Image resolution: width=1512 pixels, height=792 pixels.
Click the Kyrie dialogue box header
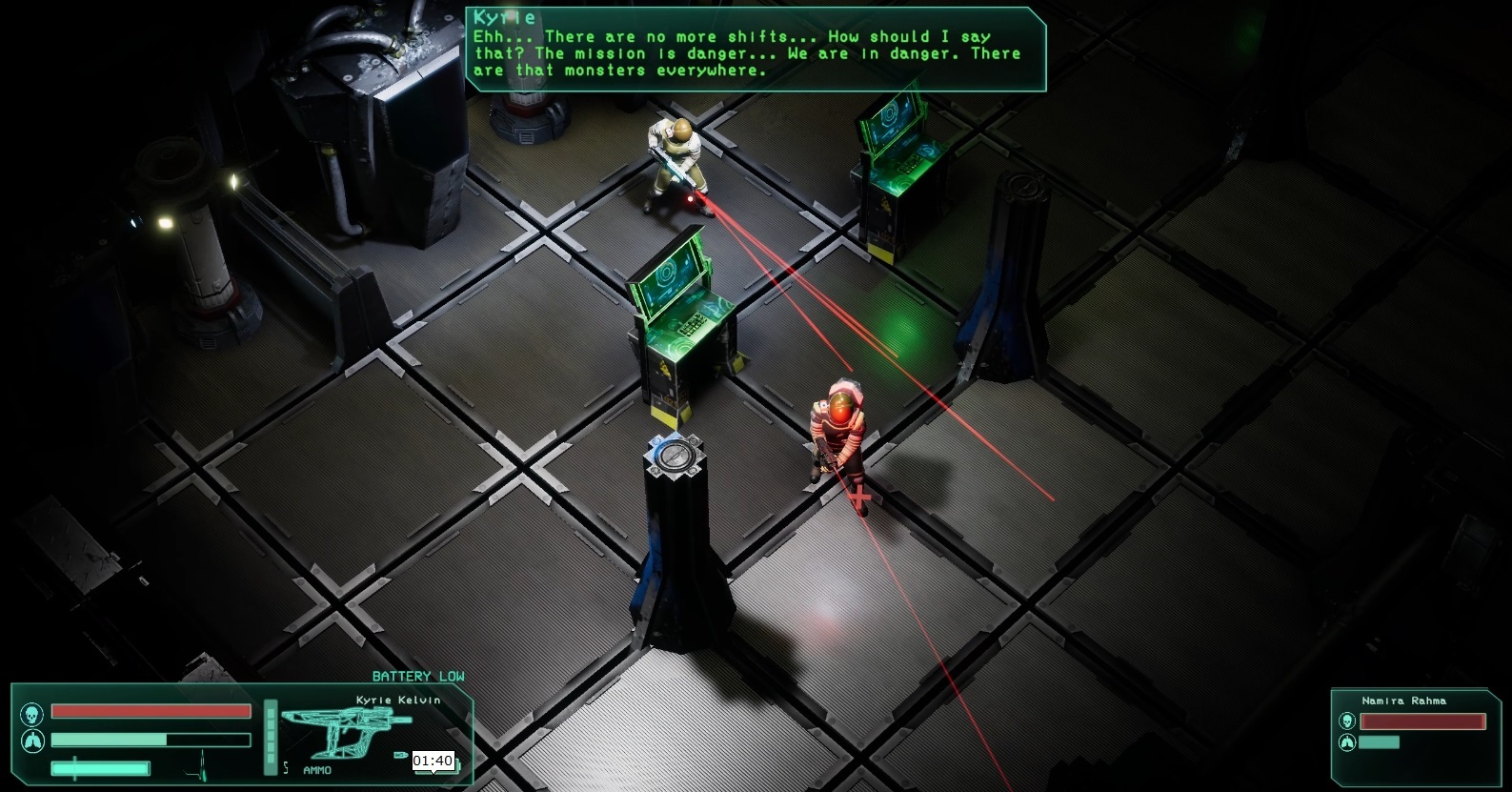click(x=502, y=16)
